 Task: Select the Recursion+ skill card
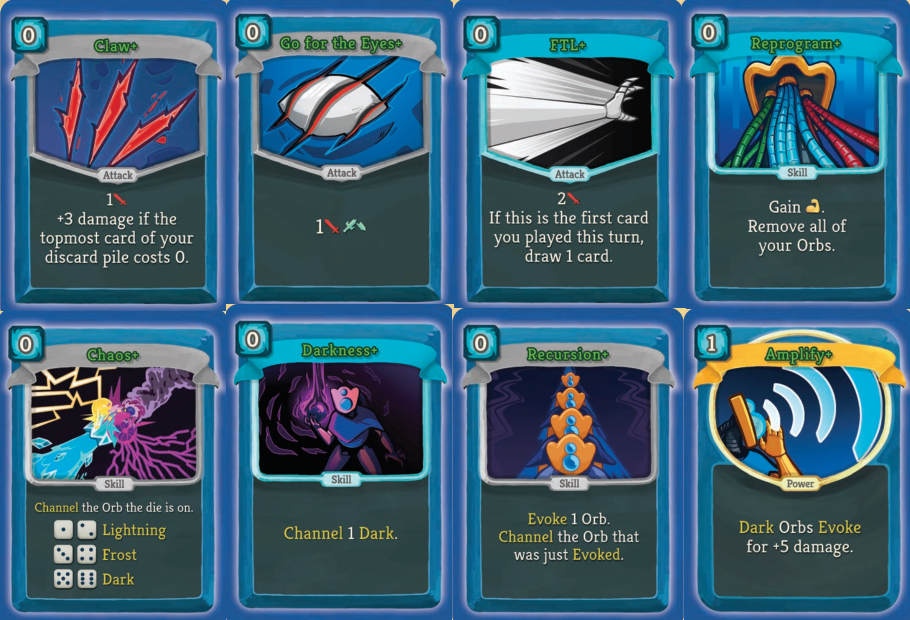pos(568,465)
